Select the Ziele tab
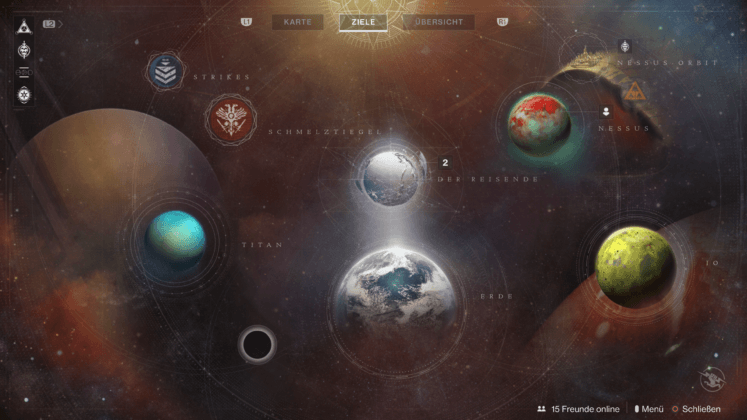747x420 pixels. tap(364, 21)
